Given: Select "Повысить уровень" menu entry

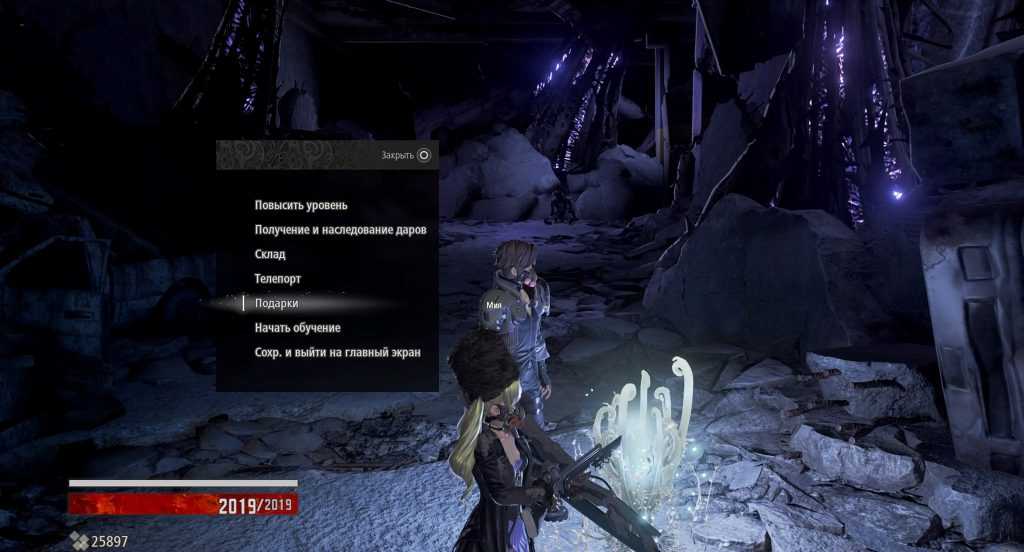Looking at the screenshot, I should (301, 205).
